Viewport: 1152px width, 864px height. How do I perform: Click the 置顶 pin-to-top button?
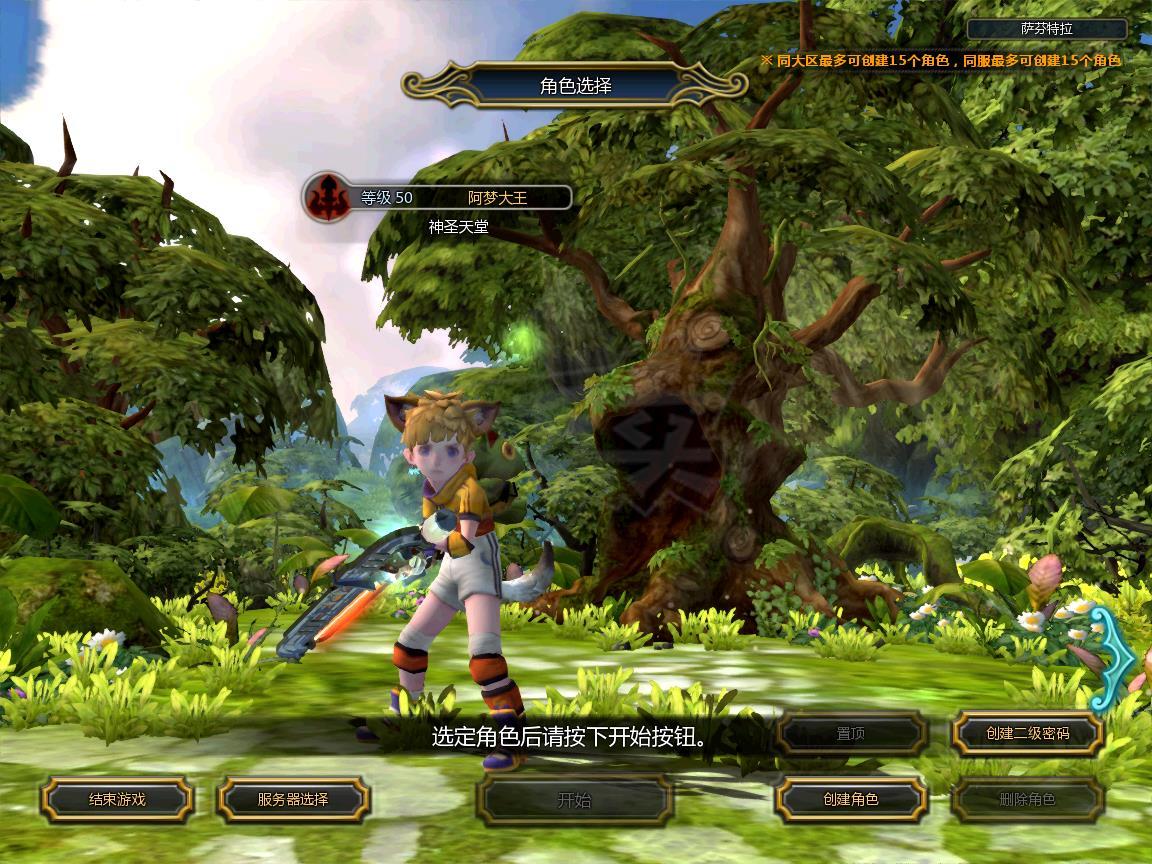tap(851, 733)
